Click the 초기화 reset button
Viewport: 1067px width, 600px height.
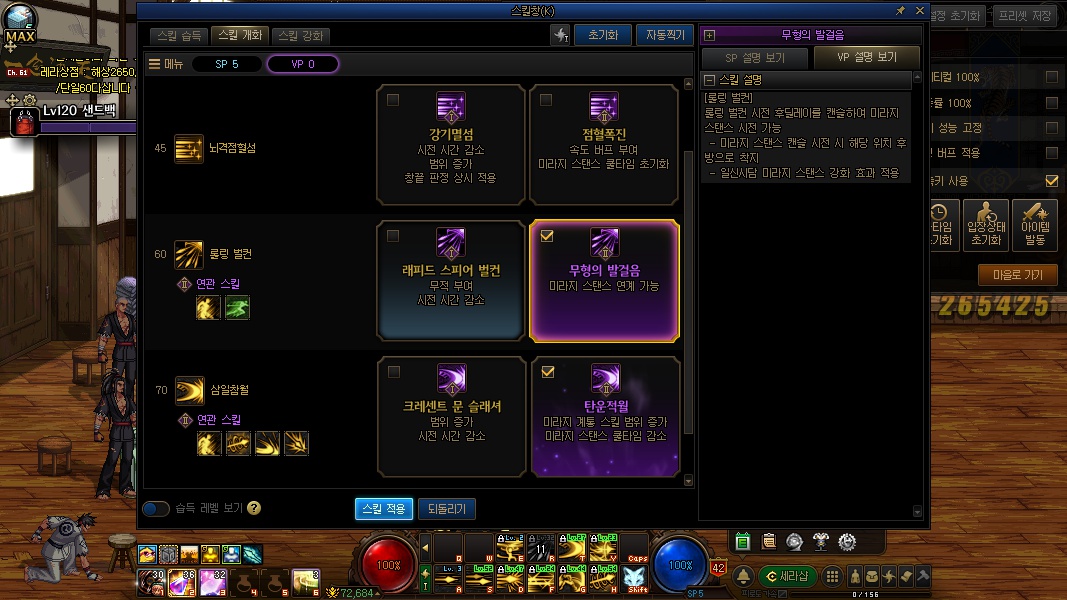(602, 35)
